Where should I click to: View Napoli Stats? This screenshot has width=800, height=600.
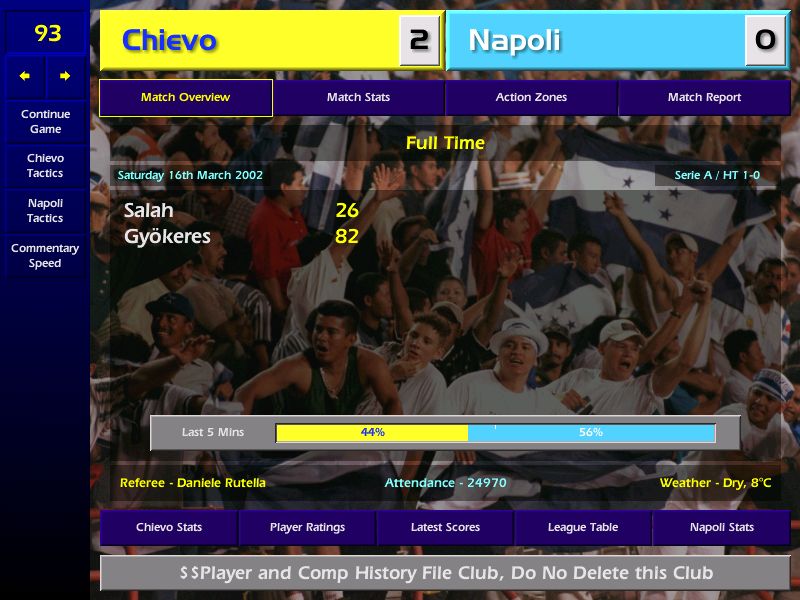721,527
